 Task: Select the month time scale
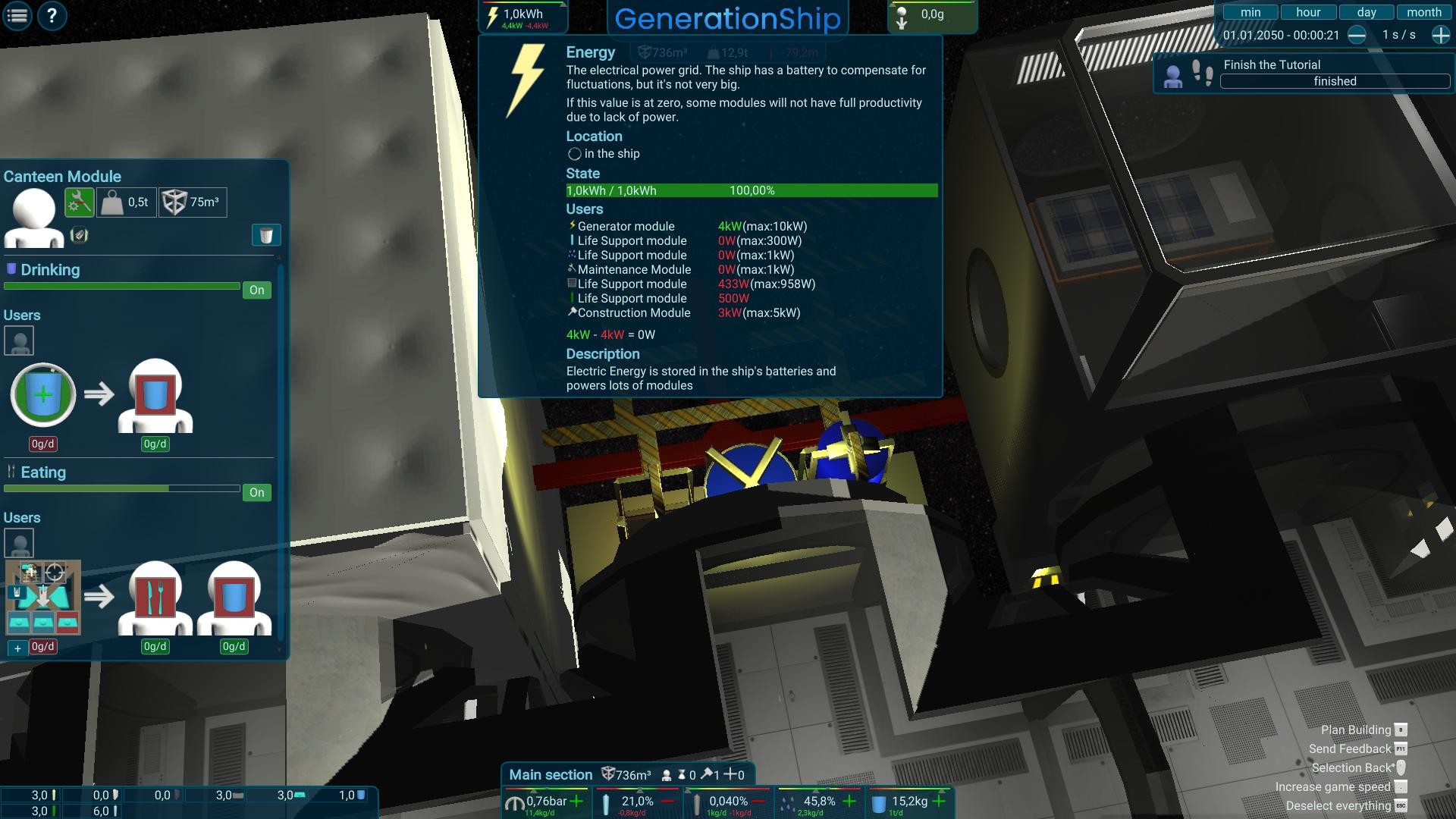pos(1423,12)
